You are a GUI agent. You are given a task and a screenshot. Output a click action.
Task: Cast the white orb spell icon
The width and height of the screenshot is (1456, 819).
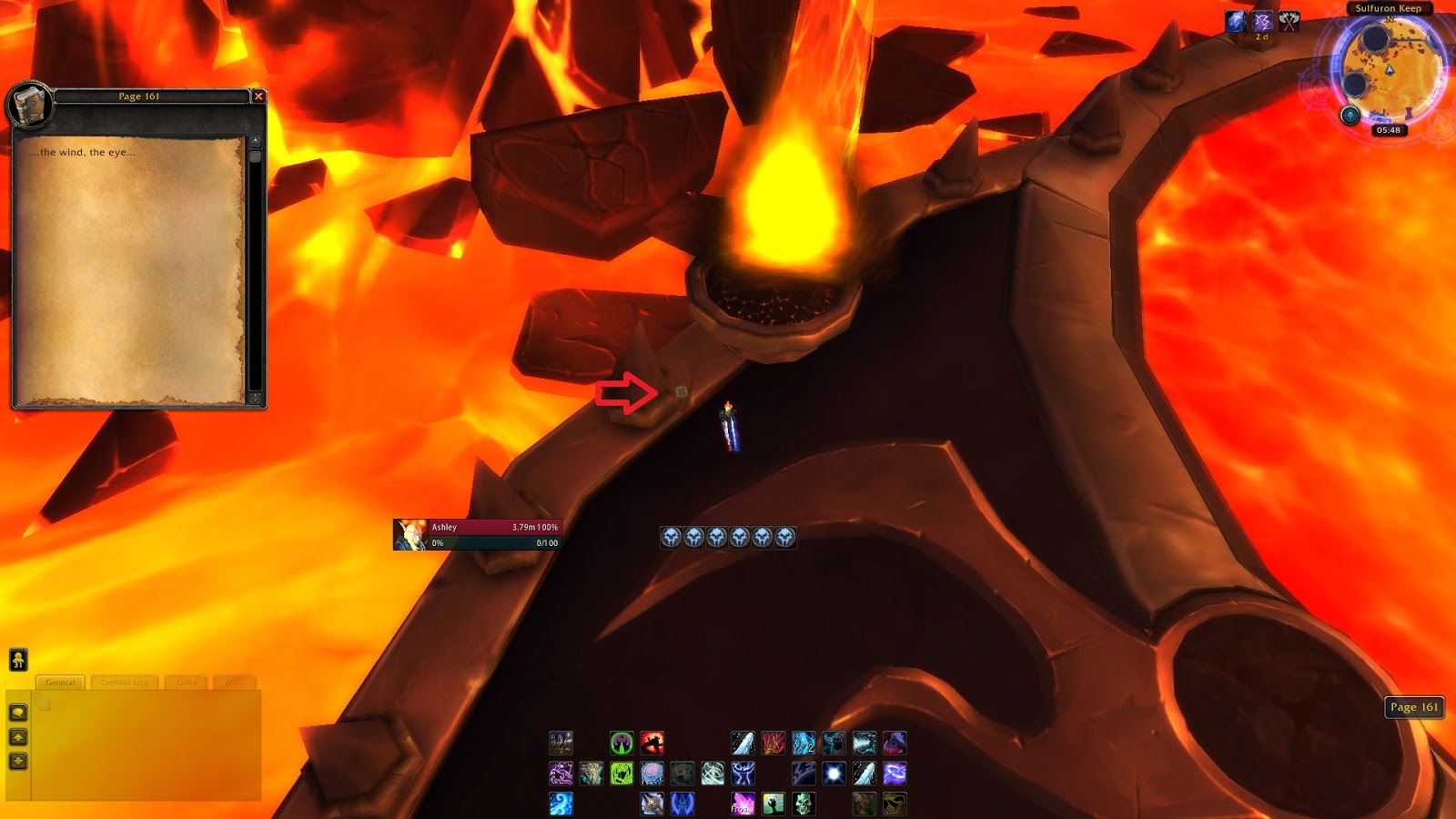(834, 773)
